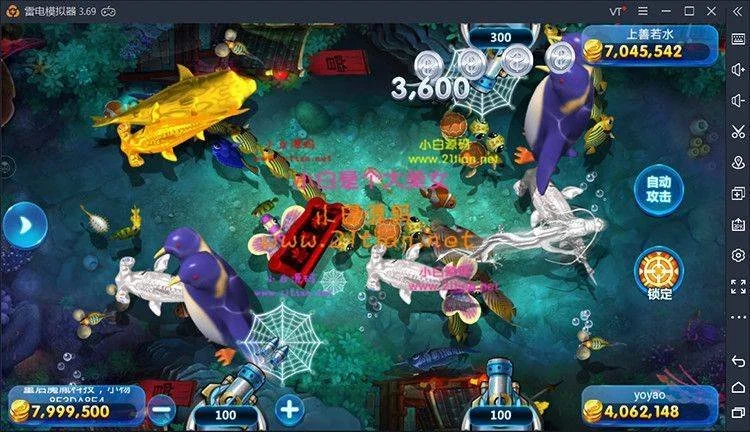Decrease cannon bet with the minus button
This screenshot has width=750, height=432.
[x=161, y=409]
